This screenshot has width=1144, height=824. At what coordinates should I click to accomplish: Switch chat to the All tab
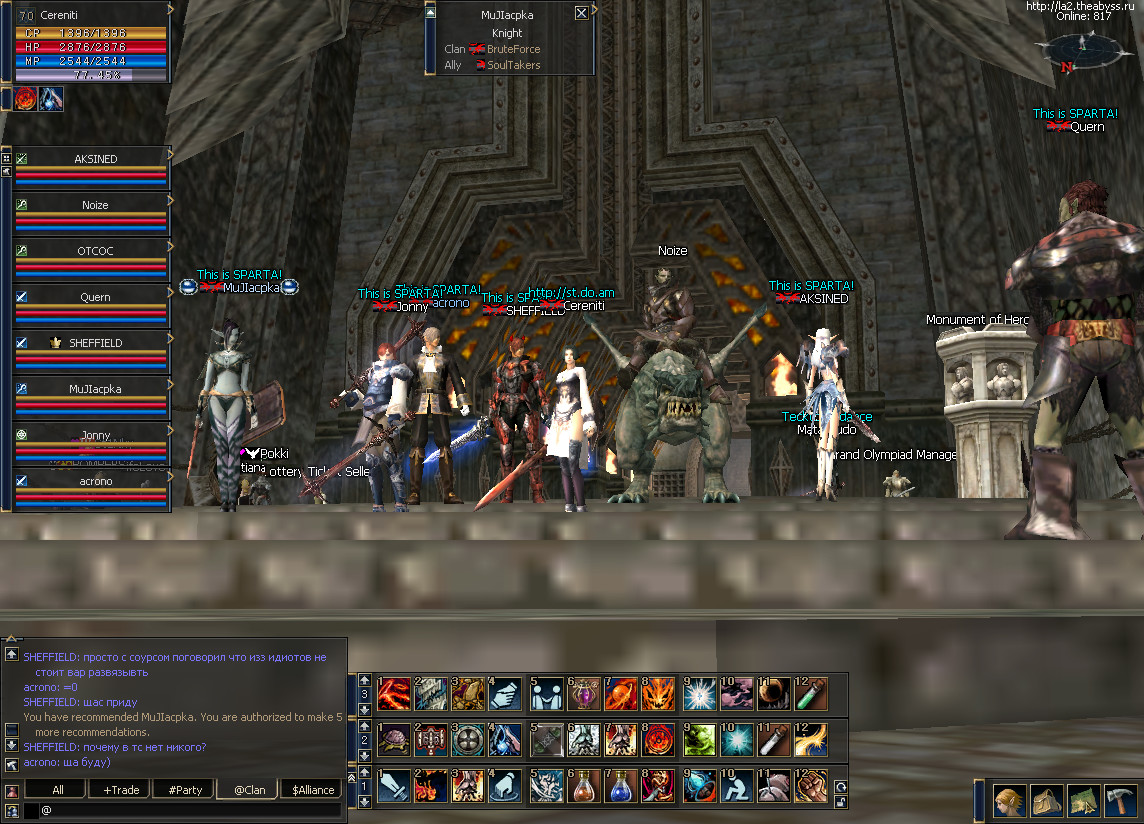point(58,789)
